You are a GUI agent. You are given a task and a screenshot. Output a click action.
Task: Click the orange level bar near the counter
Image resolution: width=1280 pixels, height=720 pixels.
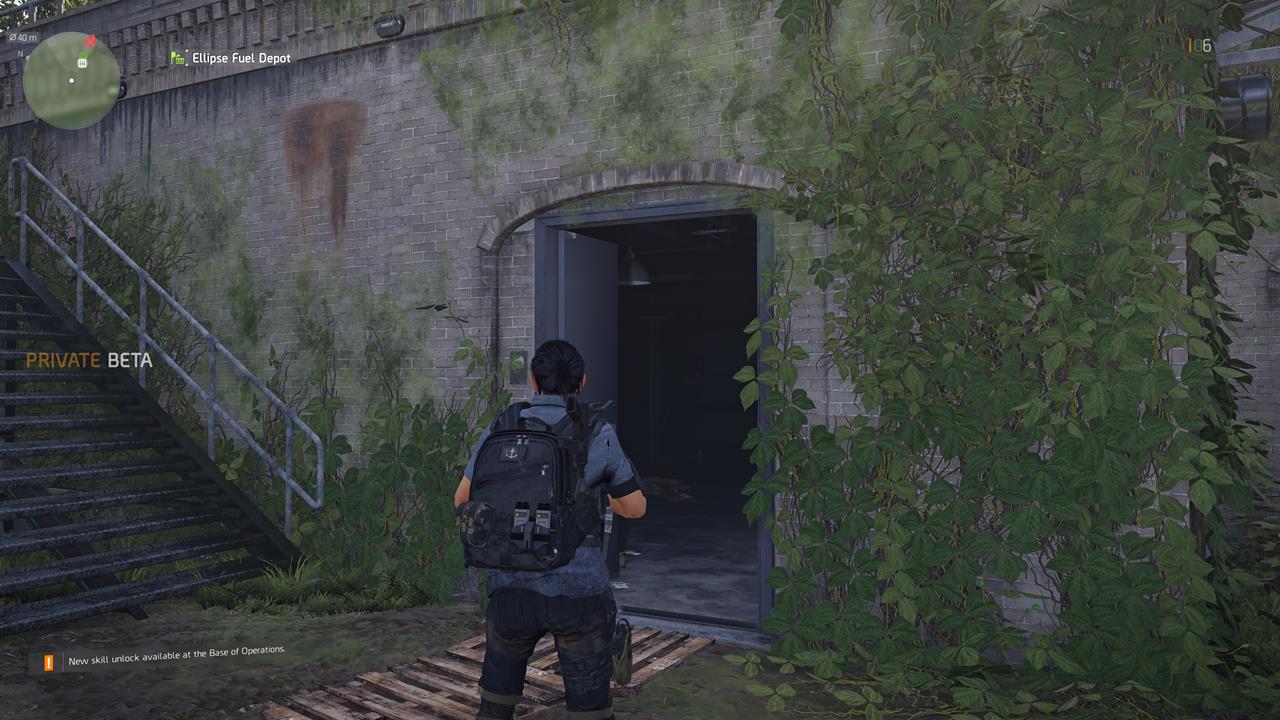click(1189, 45)
